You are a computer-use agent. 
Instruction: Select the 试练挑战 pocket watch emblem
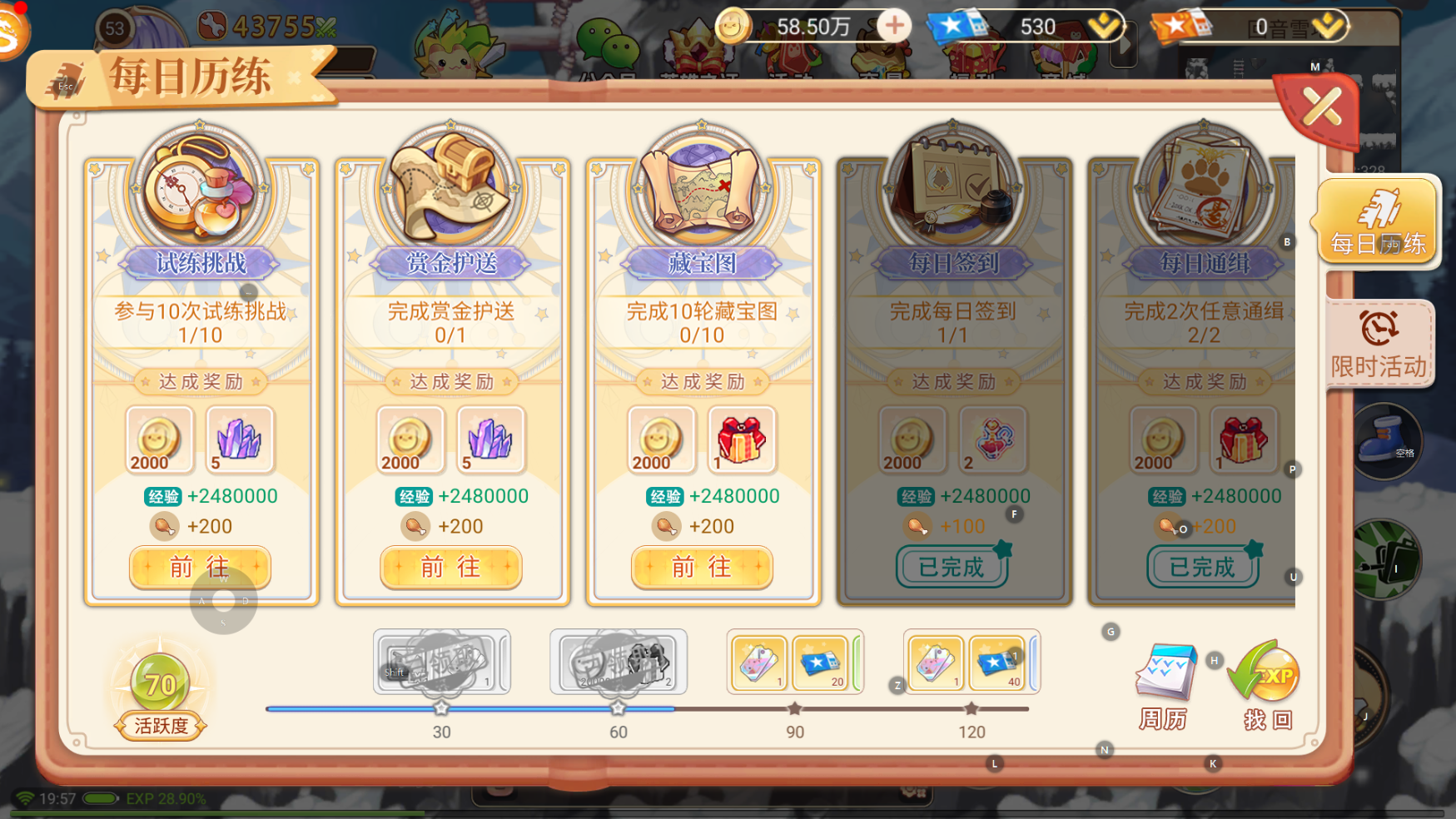click(197, 190)
